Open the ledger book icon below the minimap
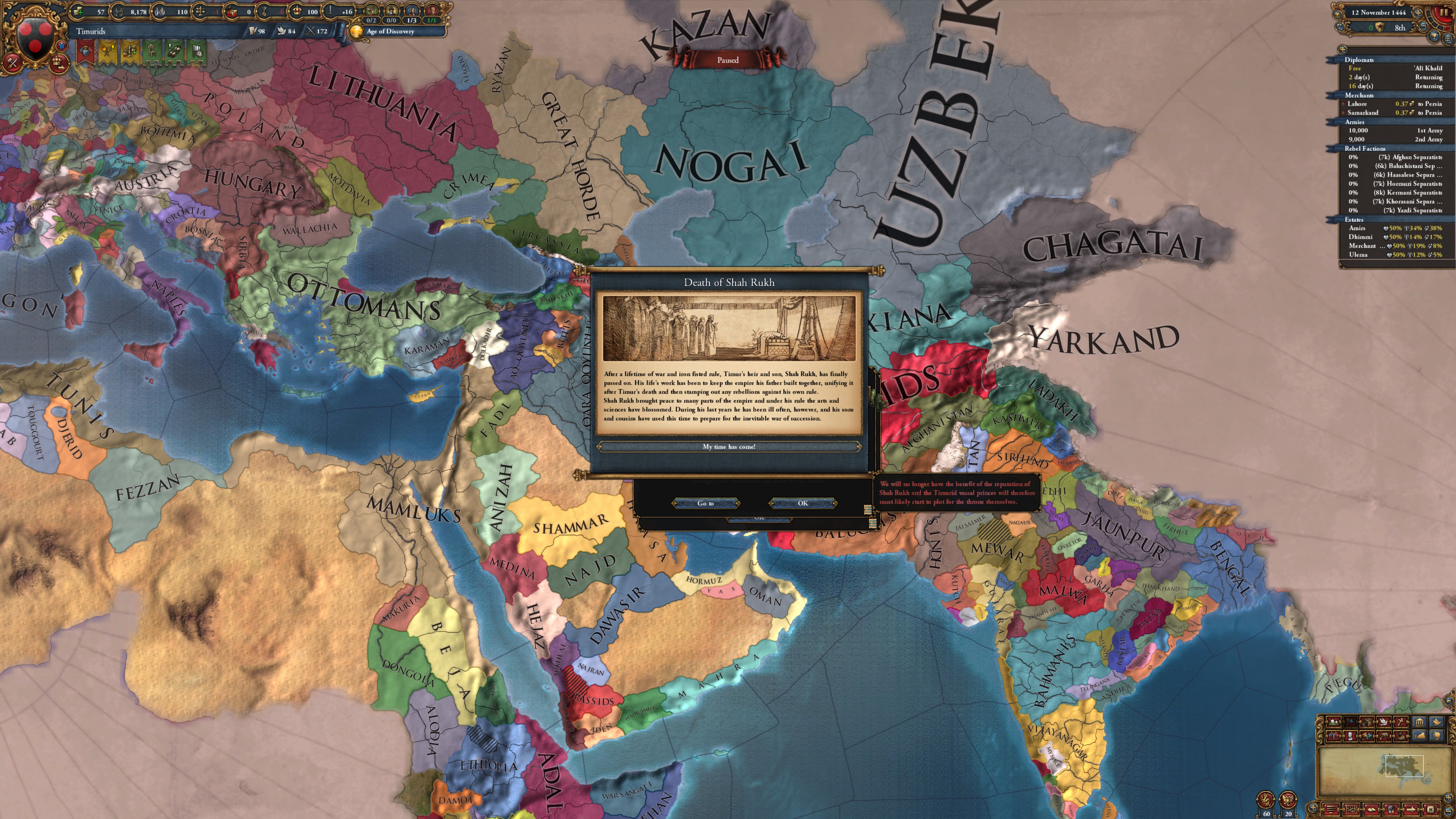 click(1372, 810)
